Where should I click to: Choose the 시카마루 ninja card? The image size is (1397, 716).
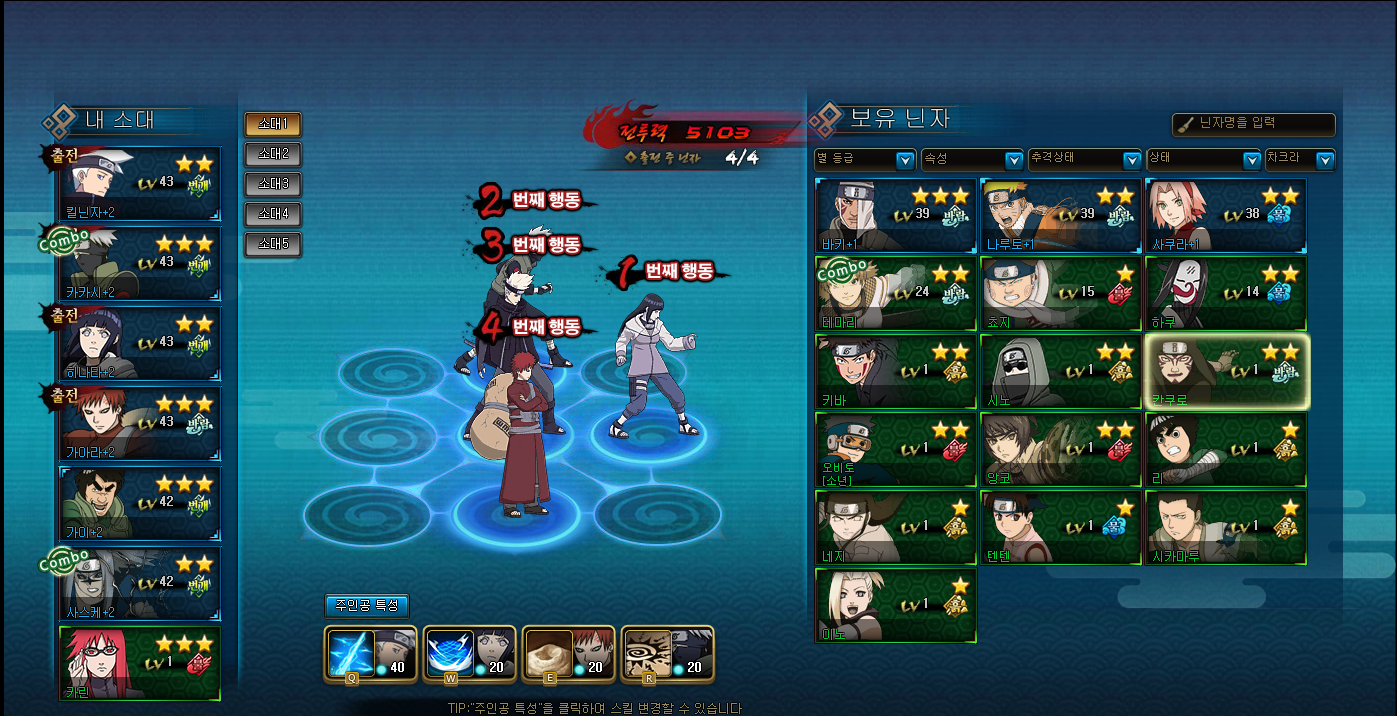(x=1225, y=528)
